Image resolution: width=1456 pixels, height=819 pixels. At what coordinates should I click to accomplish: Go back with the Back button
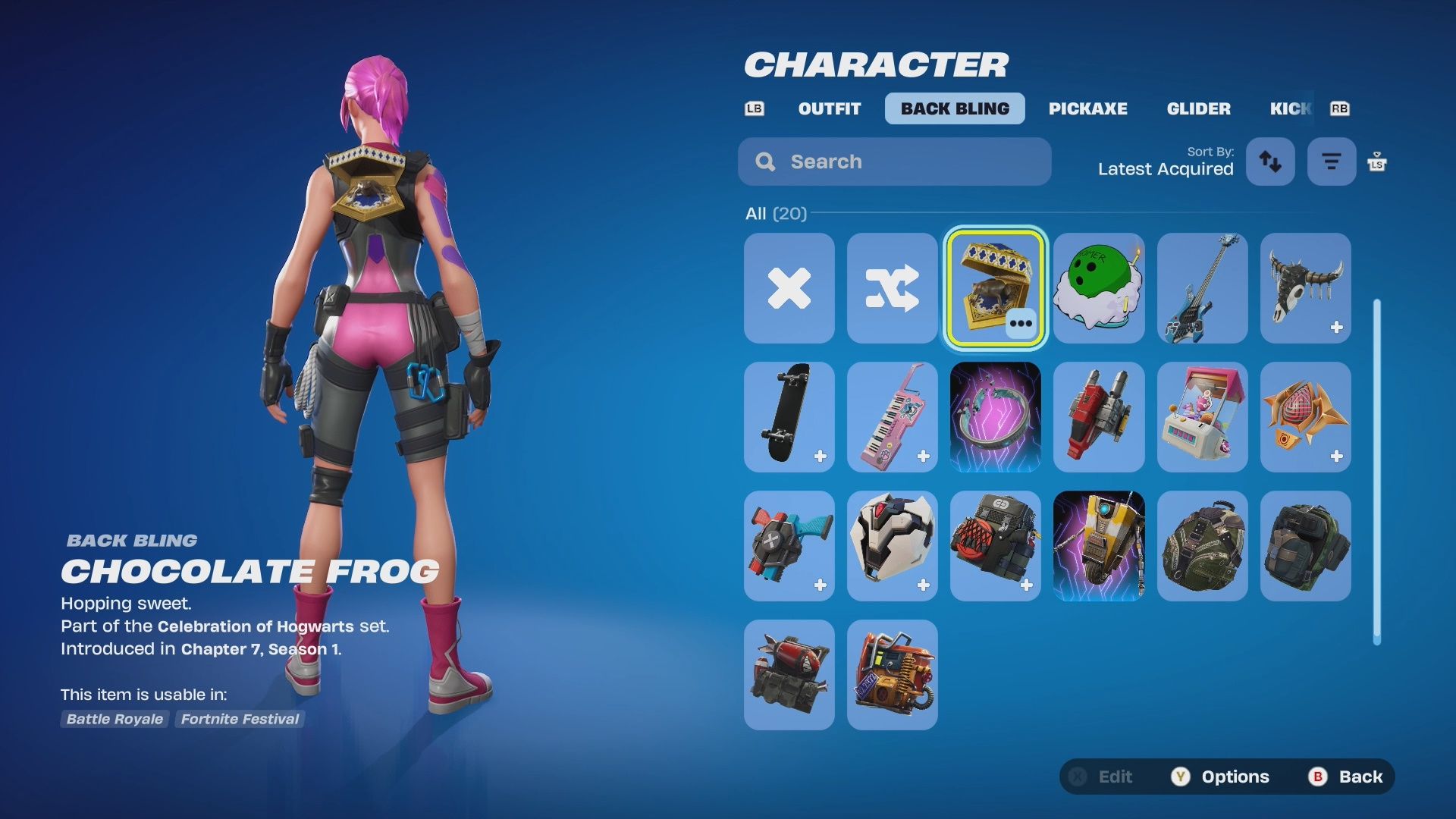tap(1347, 777)
